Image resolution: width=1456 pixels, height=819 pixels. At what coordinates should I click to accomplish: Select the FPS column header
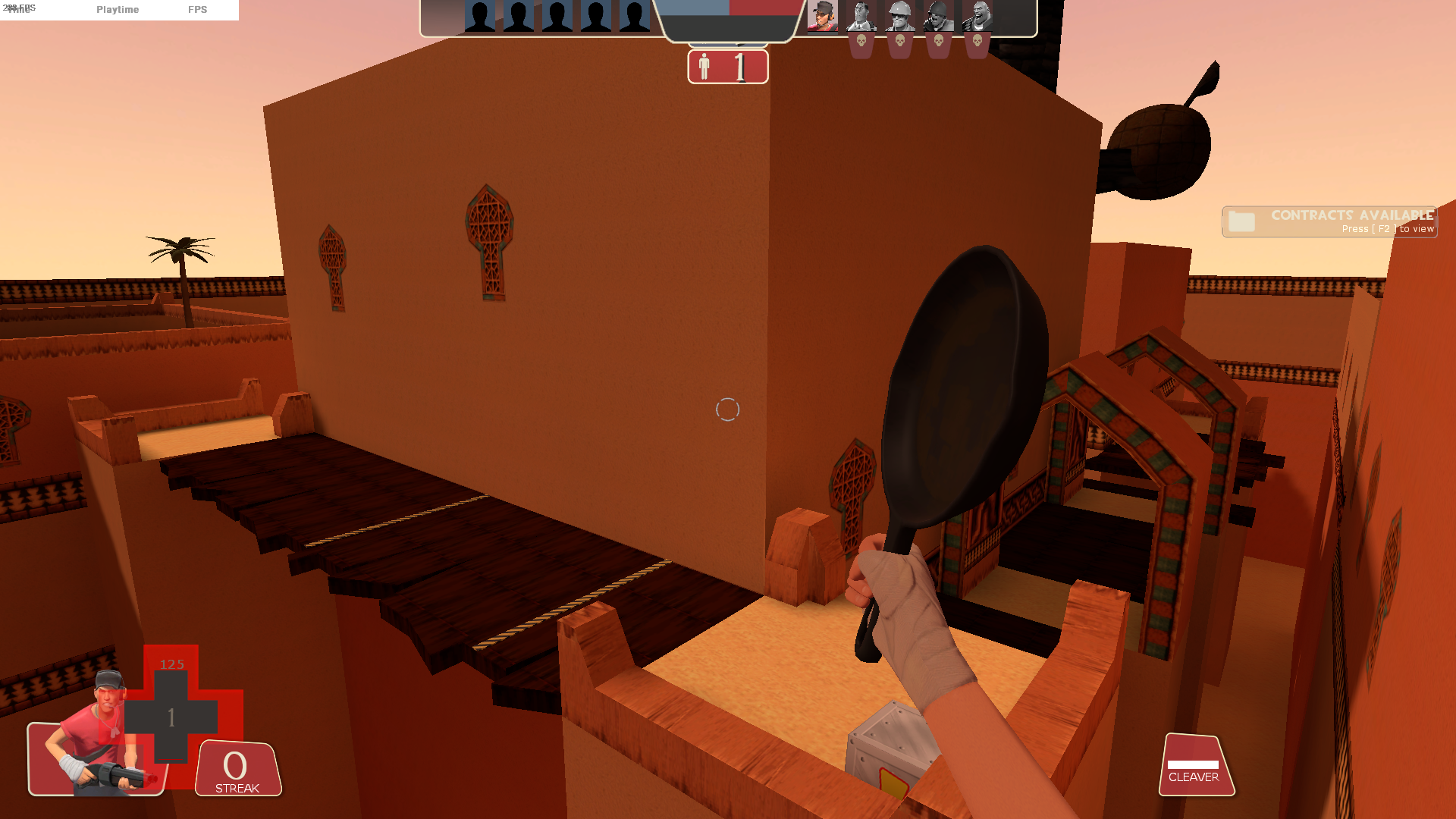click(x=198, y=10)
